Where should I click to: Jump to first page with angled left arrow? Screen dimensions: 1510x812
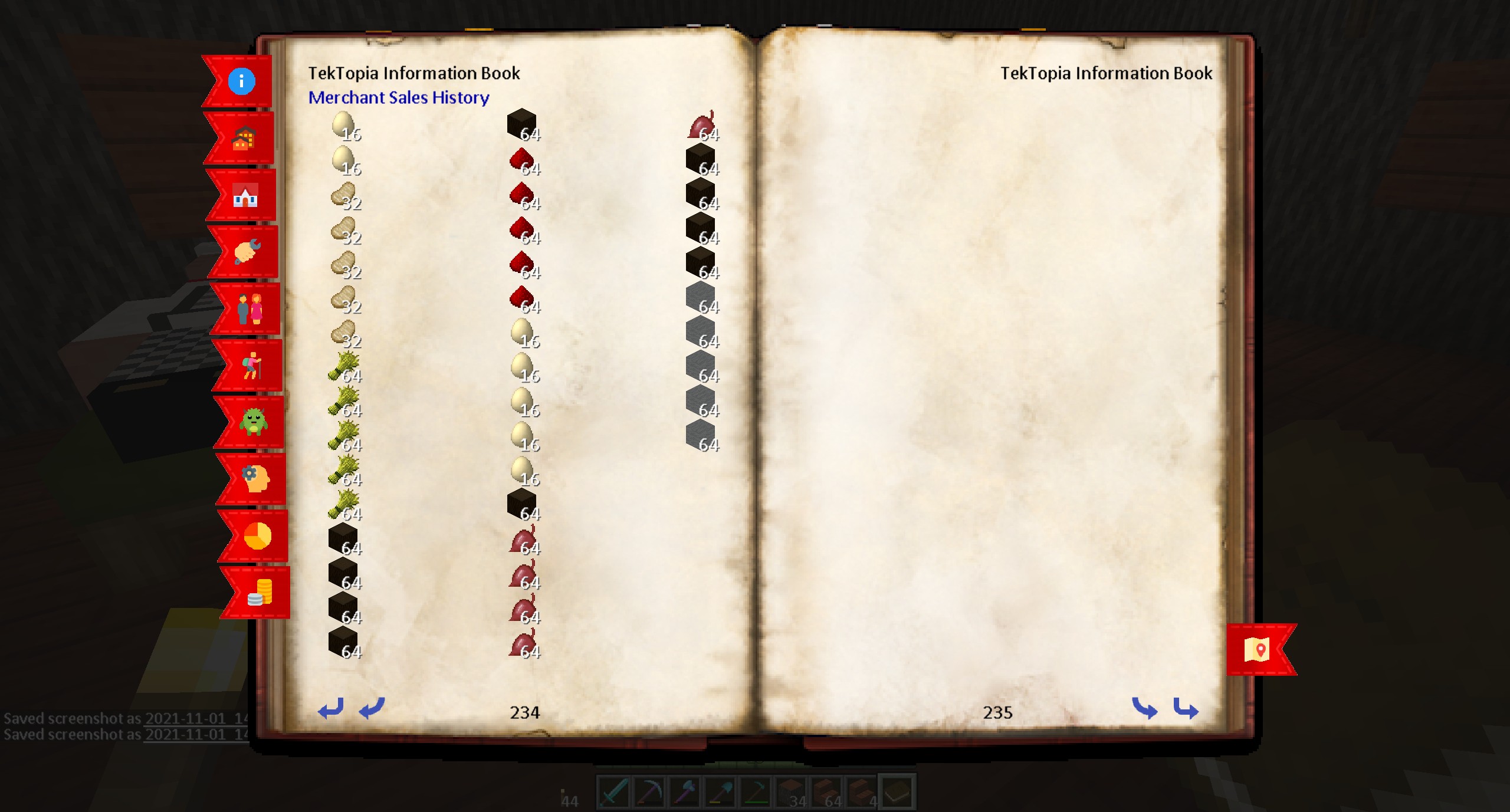point(331,708)
